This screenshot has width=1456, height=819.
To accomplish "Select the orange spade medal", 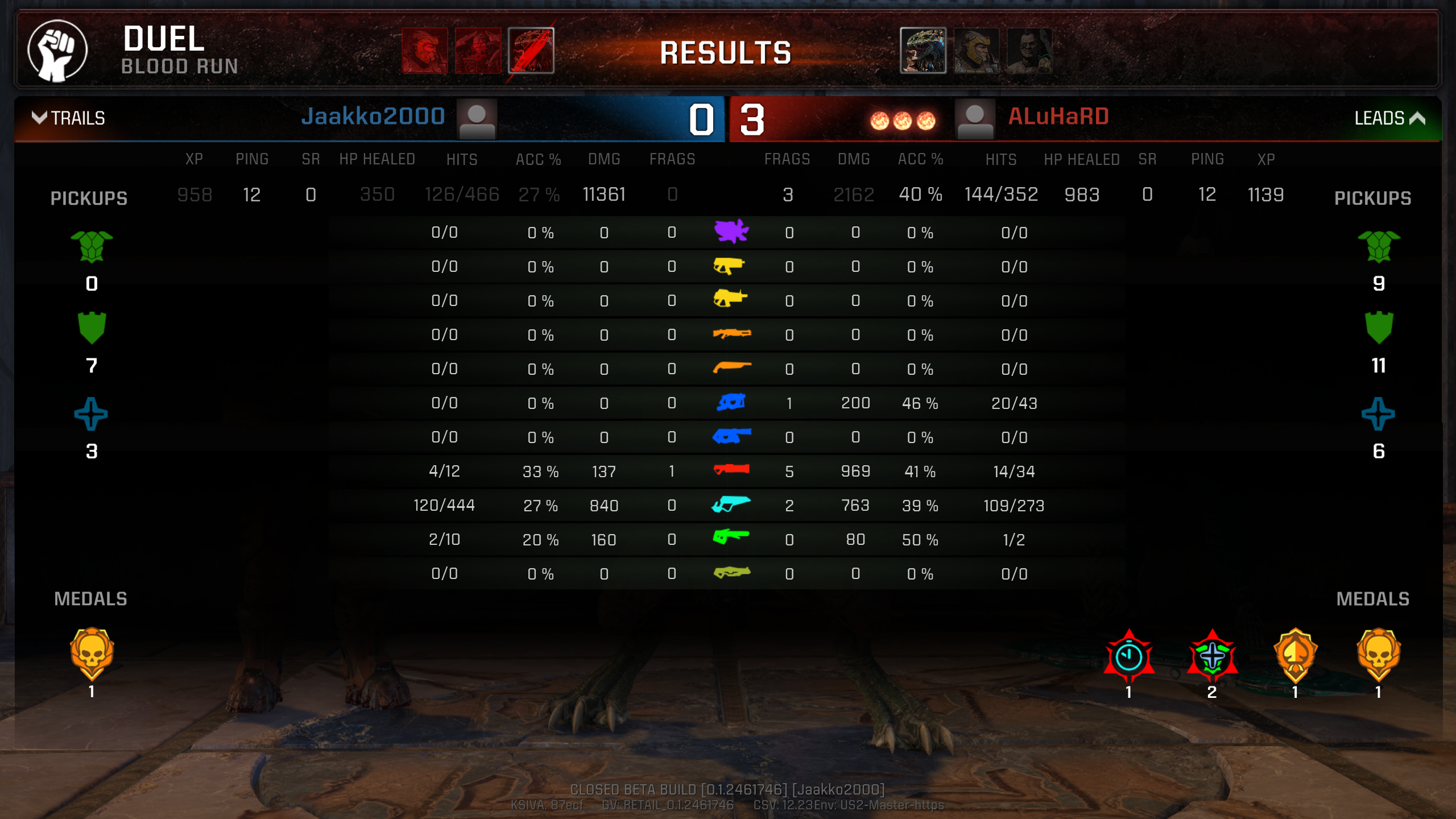I will [x=1295, y=655].
